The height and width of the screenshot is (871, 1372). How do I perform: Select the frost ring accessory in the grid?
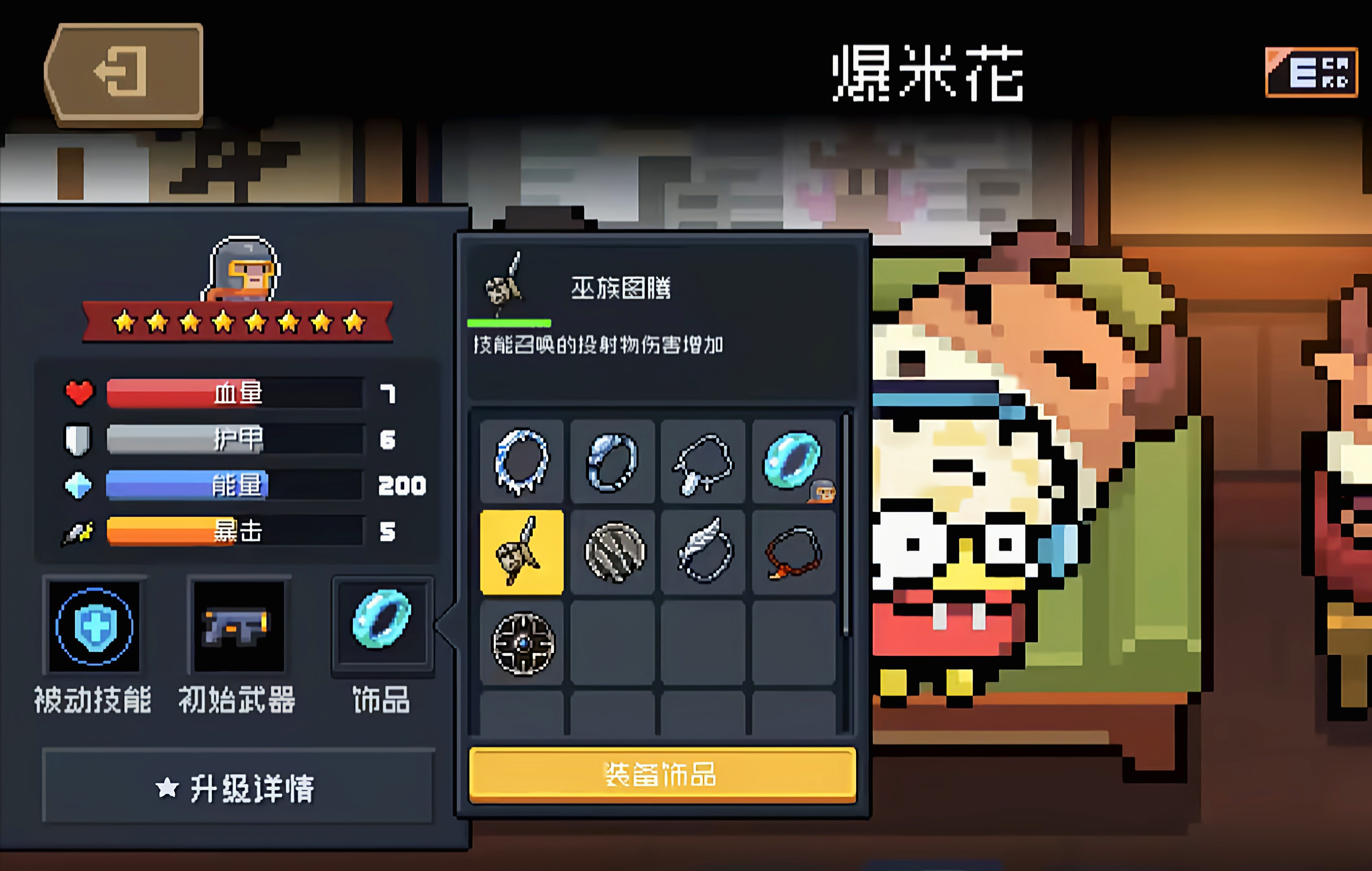coord(522,462)
